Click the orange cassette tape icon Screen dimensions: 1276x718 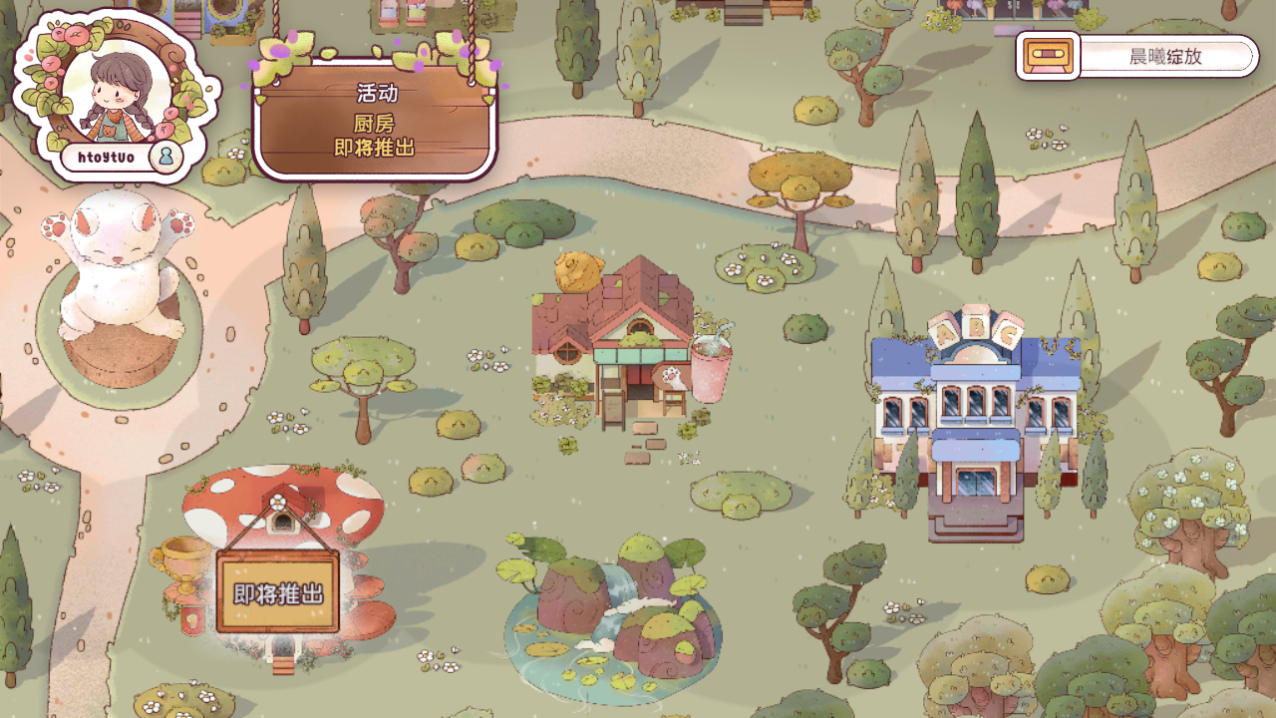click(x=1048, y=56)
